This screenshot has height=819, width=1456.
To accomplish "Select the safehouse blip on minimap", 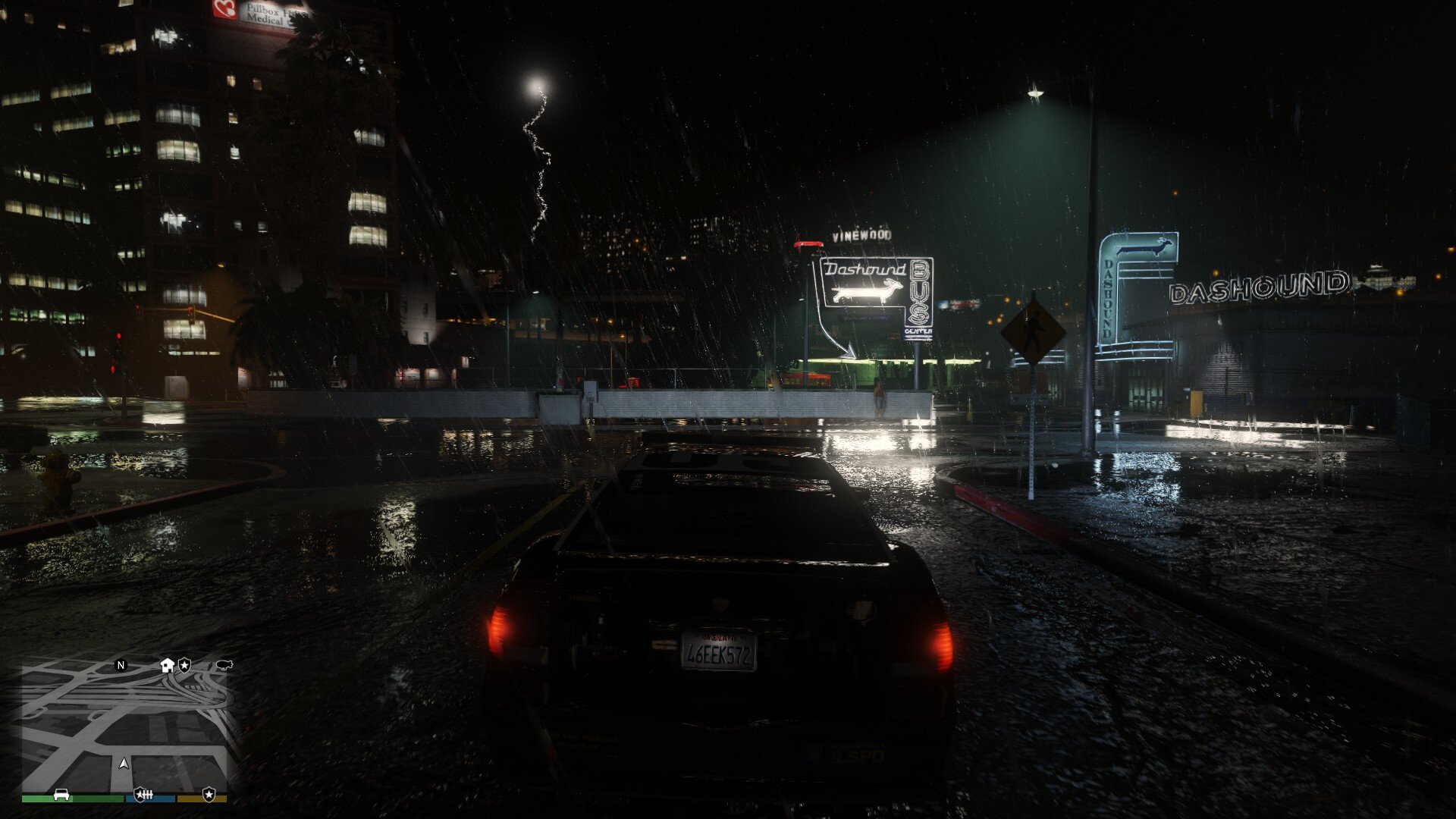I will (168, 665).
